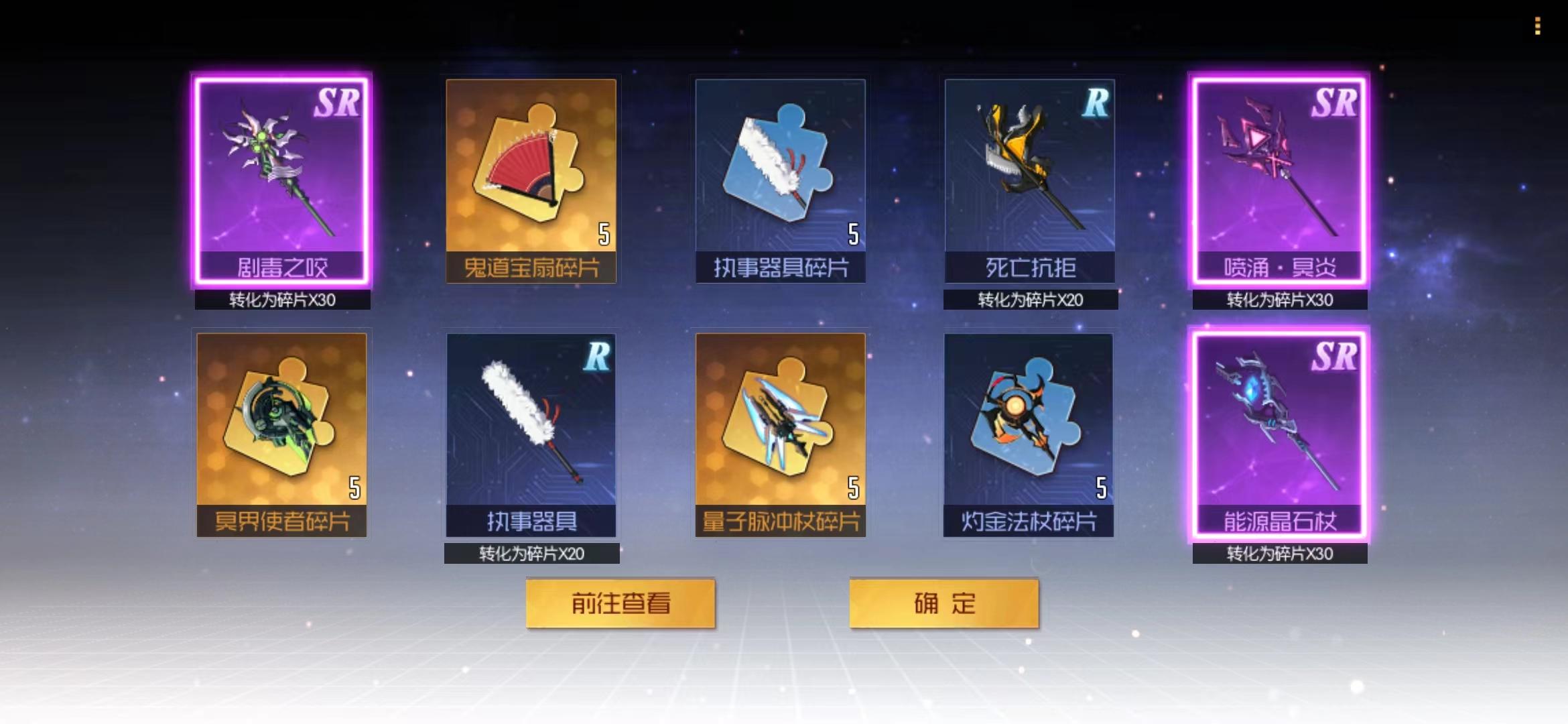
Task: Select the SR staff 喷涌·冥炎
Action: 1280,181
